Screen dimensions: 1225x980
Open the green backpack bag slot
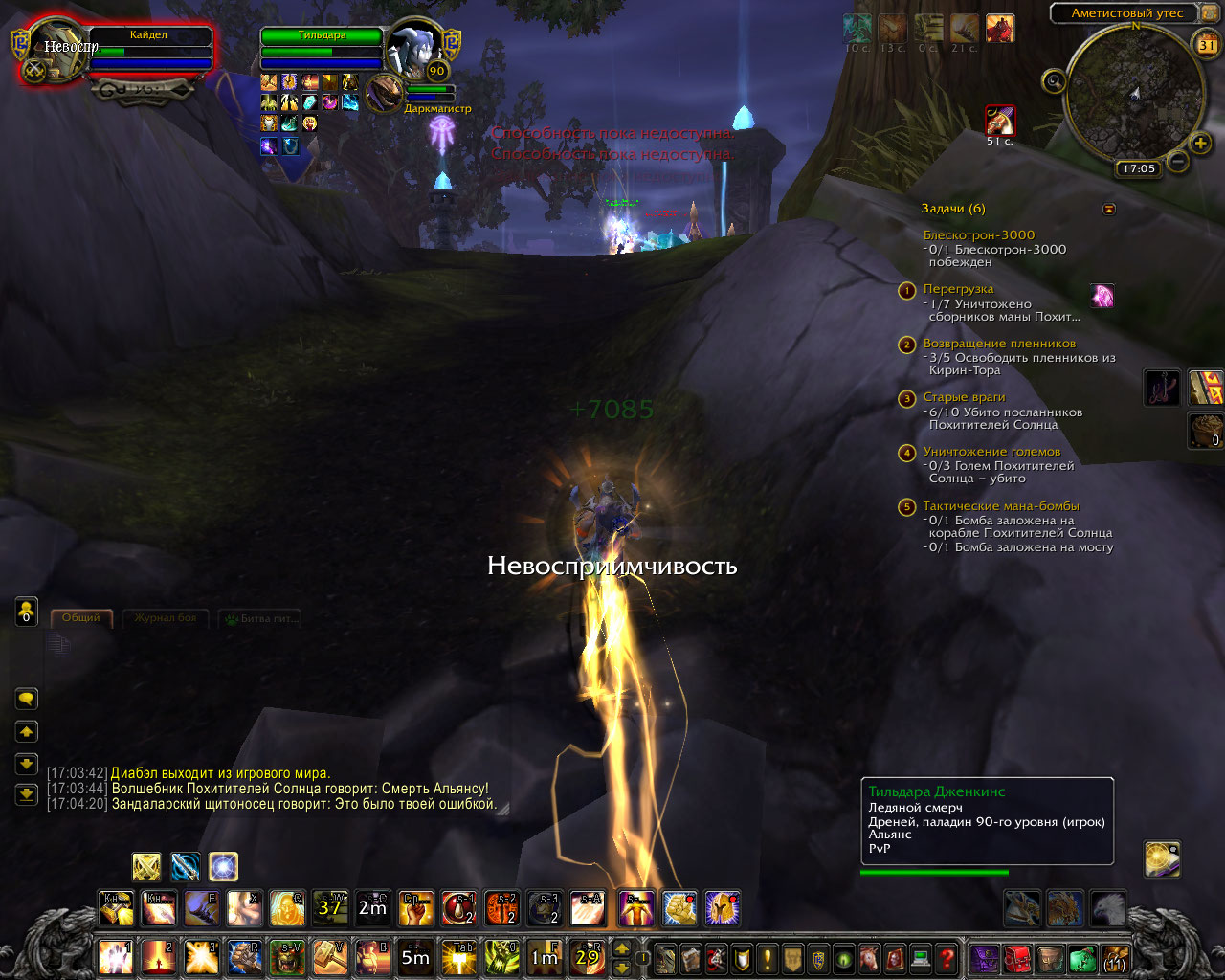[x=1081, y=958]
